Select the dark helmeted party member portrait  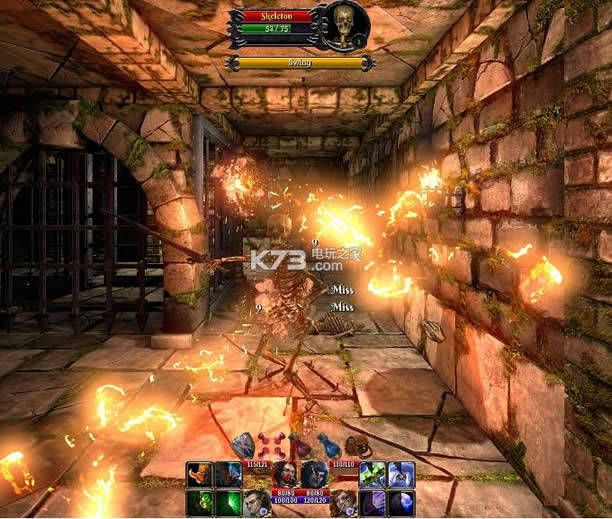tap(314, 474)
